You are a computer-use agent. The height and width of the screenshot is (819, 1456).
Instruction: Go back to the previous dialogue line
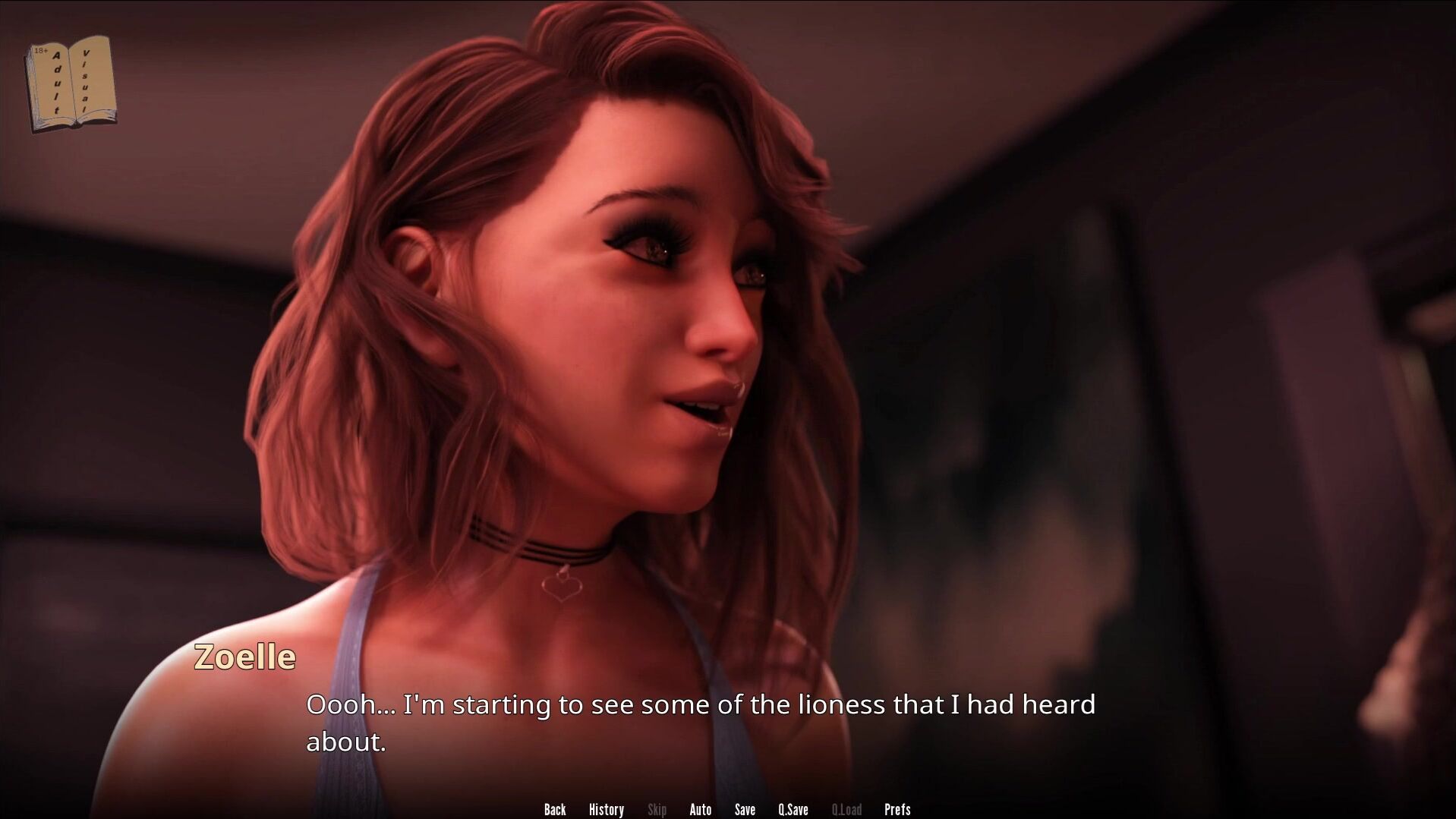555,809
